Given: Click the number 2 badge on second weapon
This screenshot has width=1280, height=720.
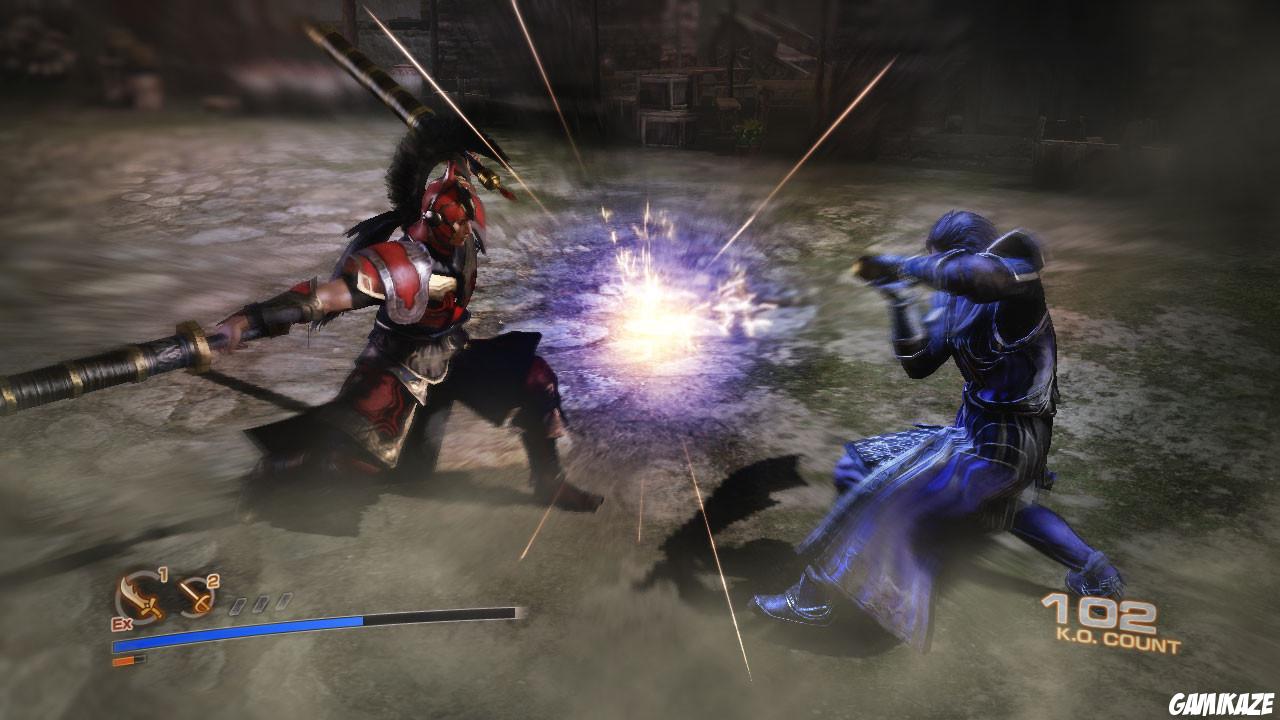Looking at the screenshot, I should 211,581.
